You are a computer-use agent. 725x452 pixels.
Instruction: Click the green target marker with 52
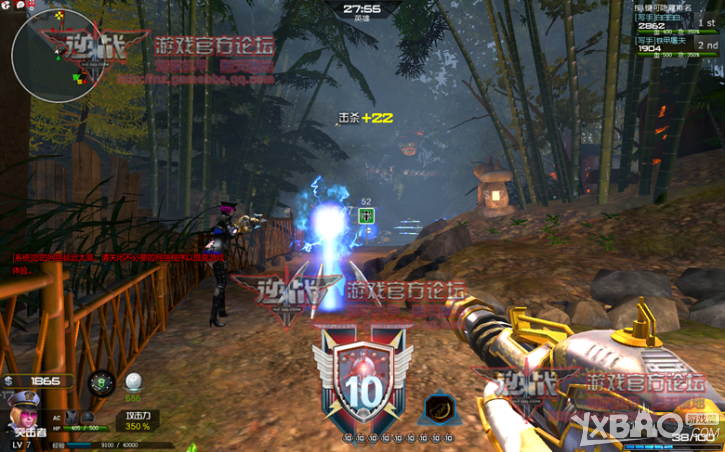coord(366,216)
